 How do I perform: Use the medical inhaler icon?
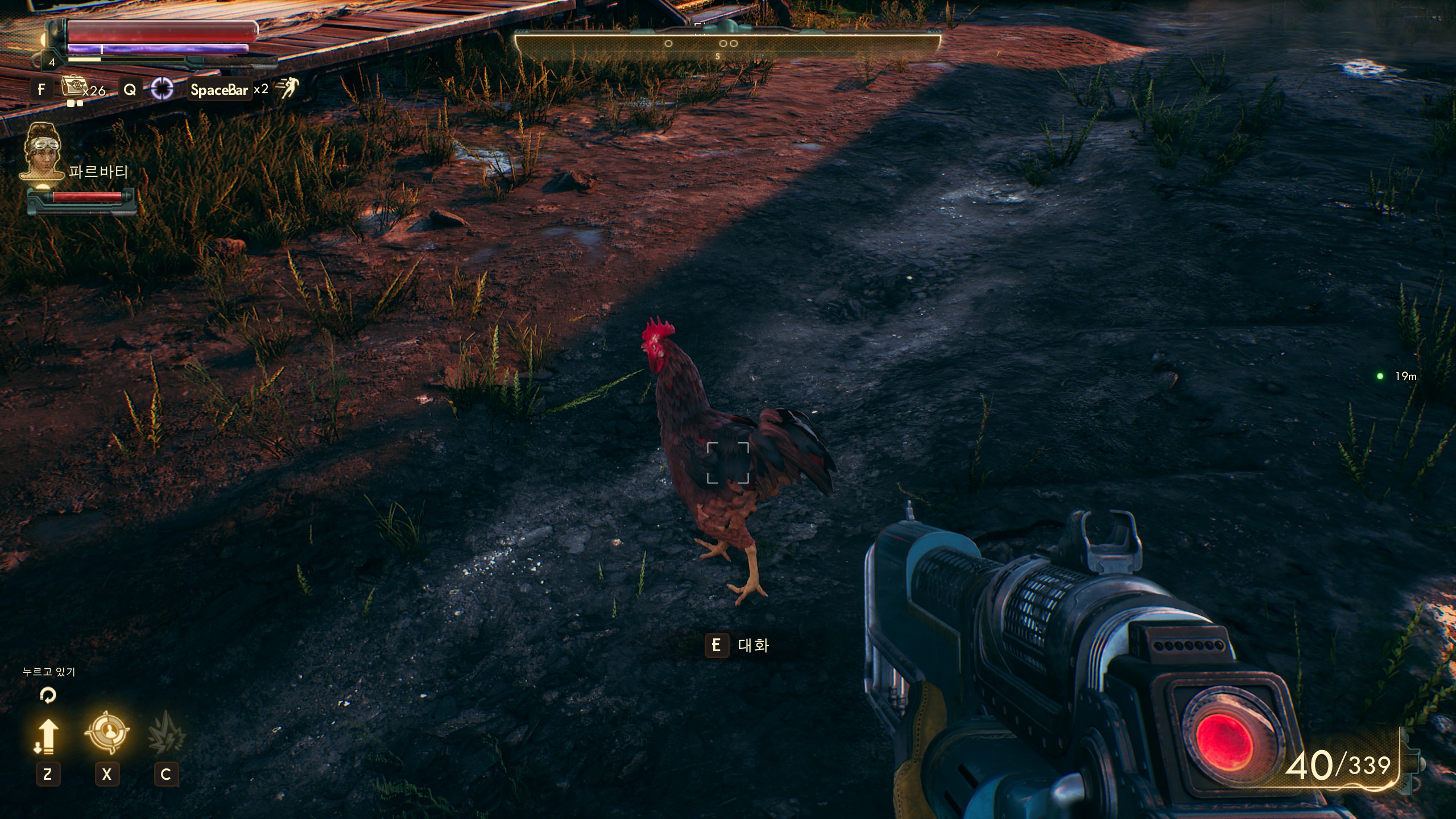[72, 87]
